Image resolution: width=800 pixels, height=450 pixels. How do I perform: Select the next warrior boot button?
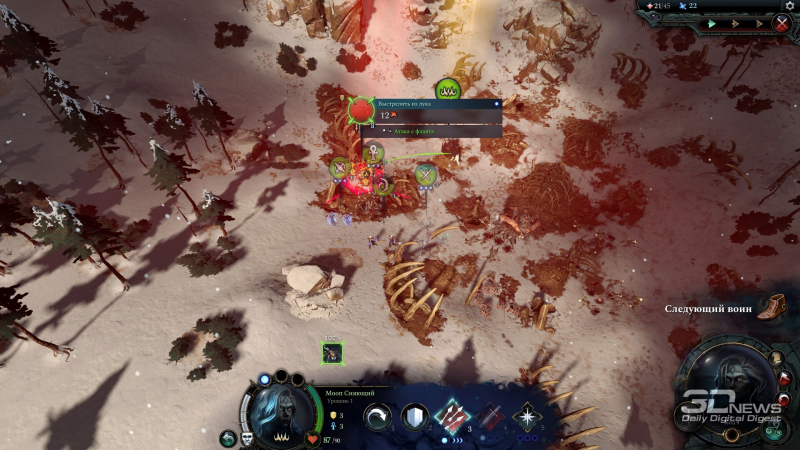[770, 307]
